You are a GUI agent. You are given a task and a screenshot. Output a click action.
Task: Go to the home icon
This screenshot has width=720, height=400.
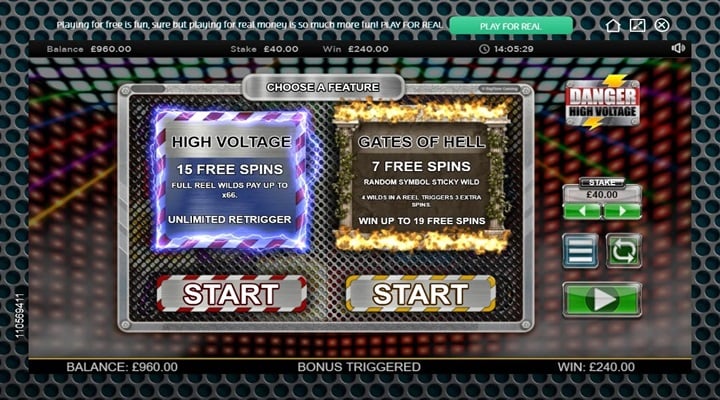613,25
